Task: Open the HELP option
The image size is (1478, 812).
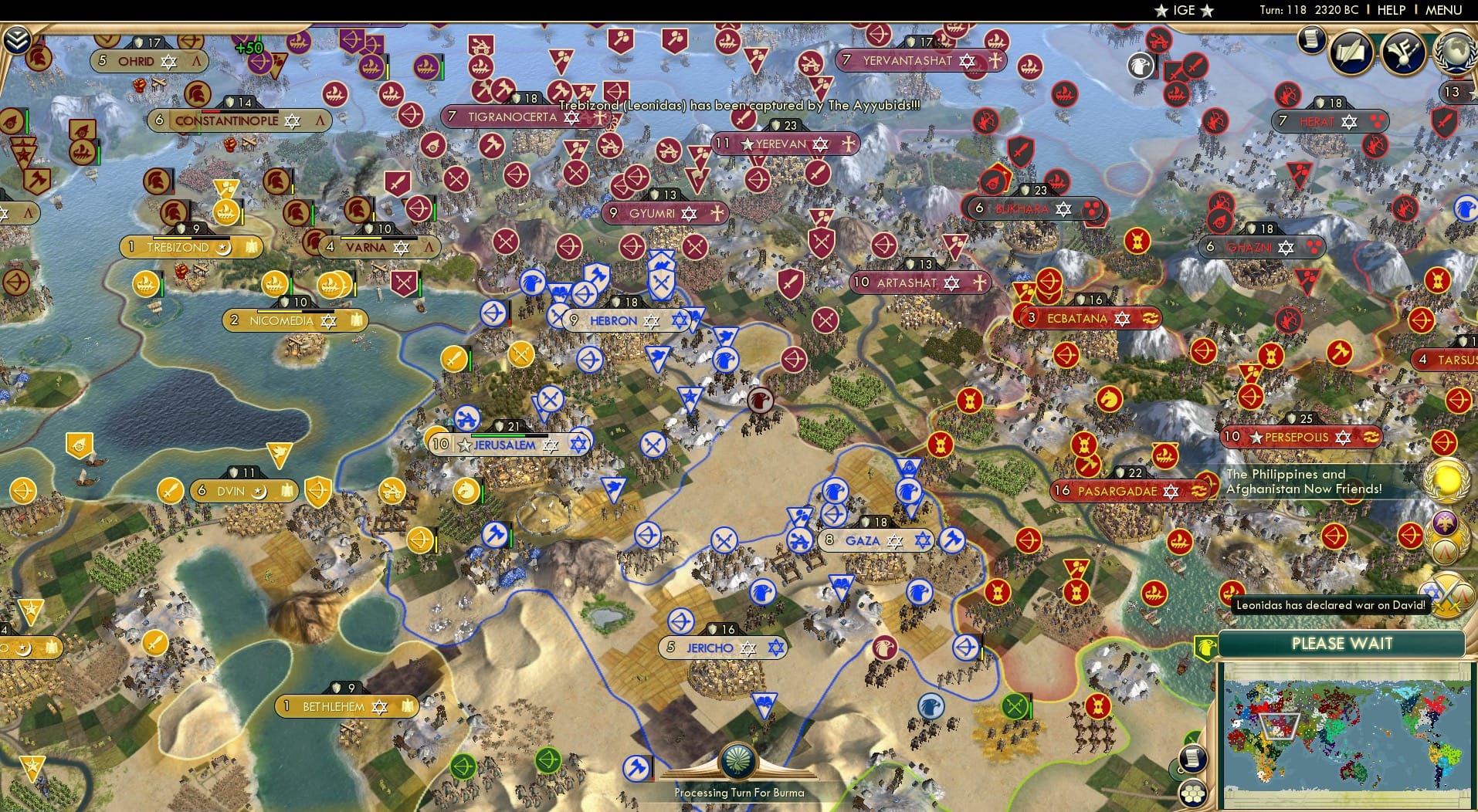Action: [x=1390, y=10]
